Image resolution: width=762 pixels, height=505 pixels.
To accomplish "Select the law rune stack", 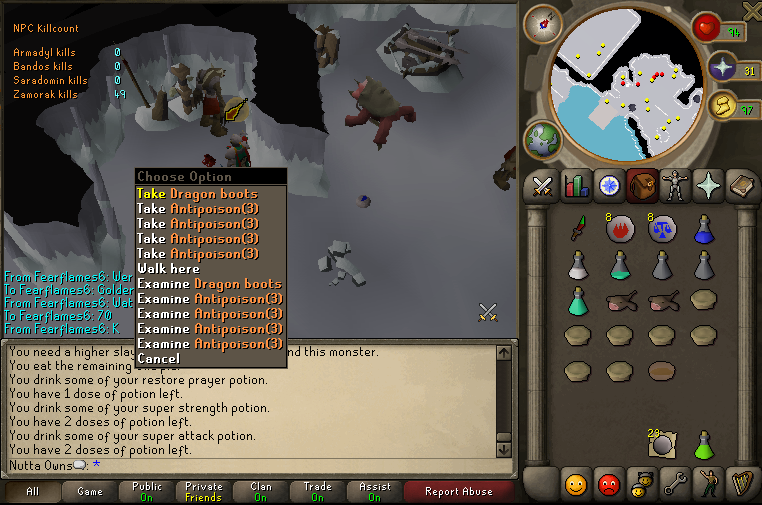I will (661, 229).
